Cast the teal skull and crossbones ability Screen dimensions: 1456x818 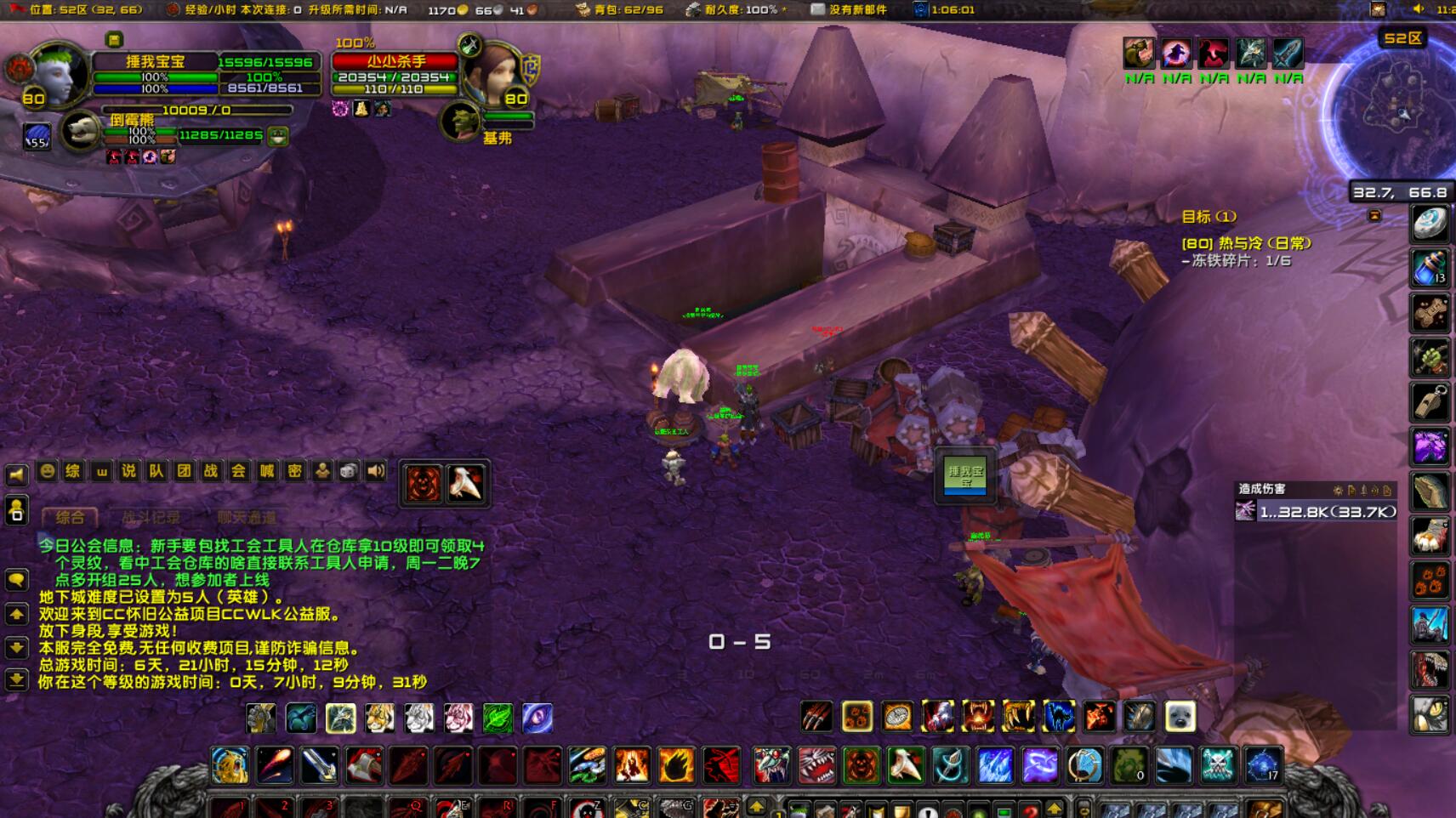click(x=1218, y=765)
